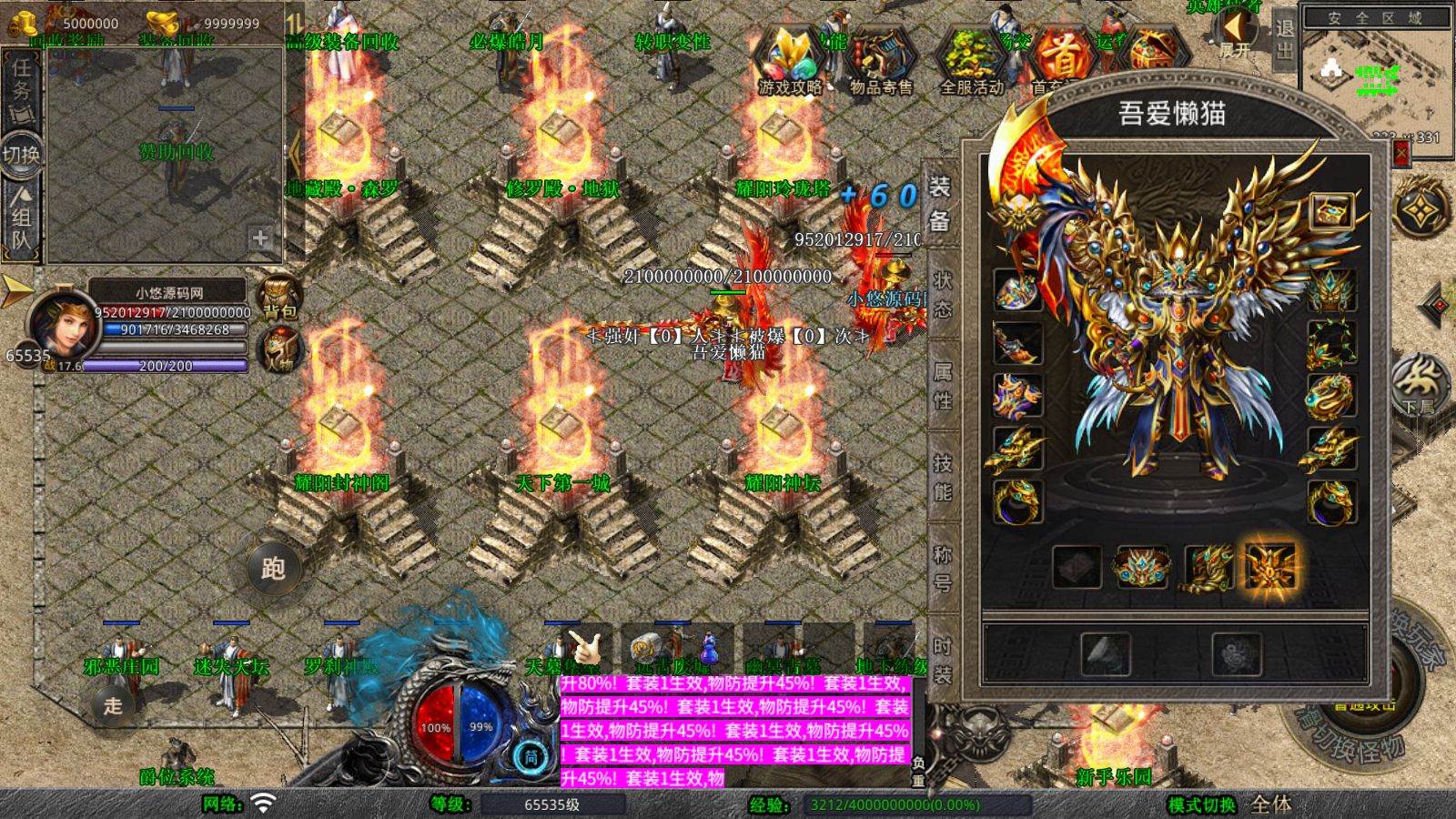Click the 退出 exit button
Image resolution: width=1456 pixels, height=819 pixels.
point(1284,39)
